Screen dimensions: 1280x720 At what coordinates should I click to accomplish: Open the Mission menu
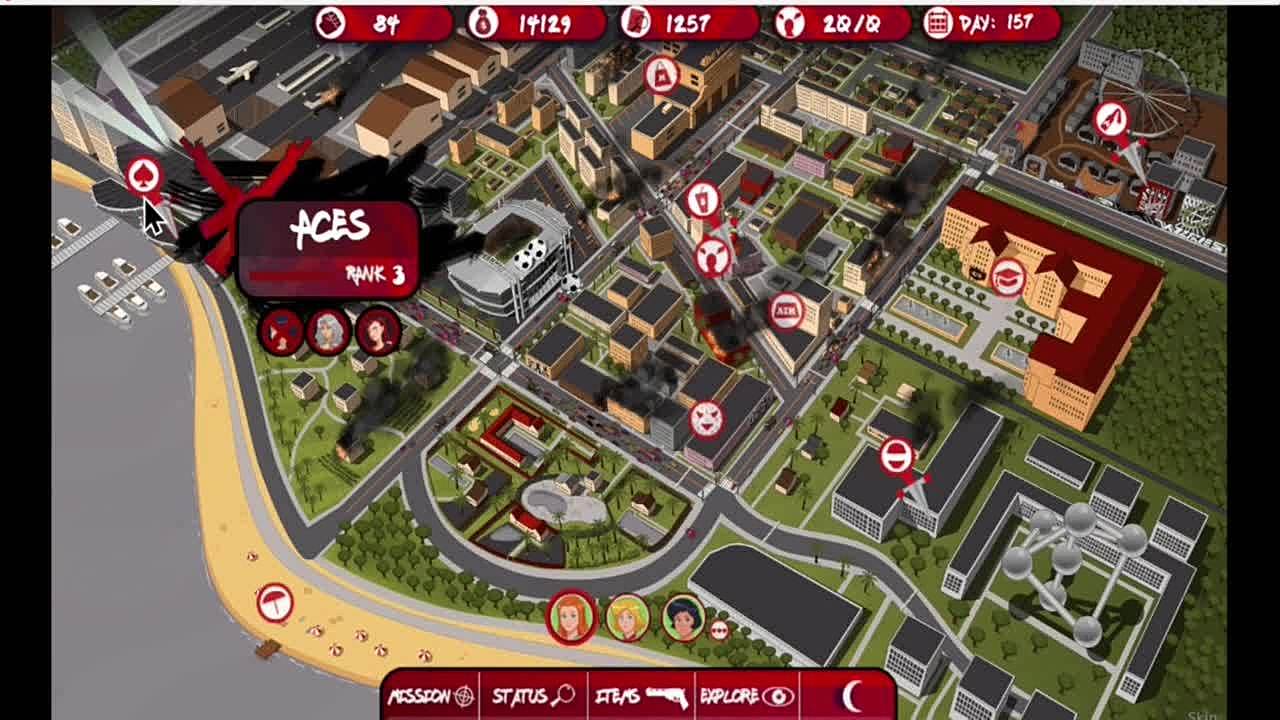click(431, 696)
